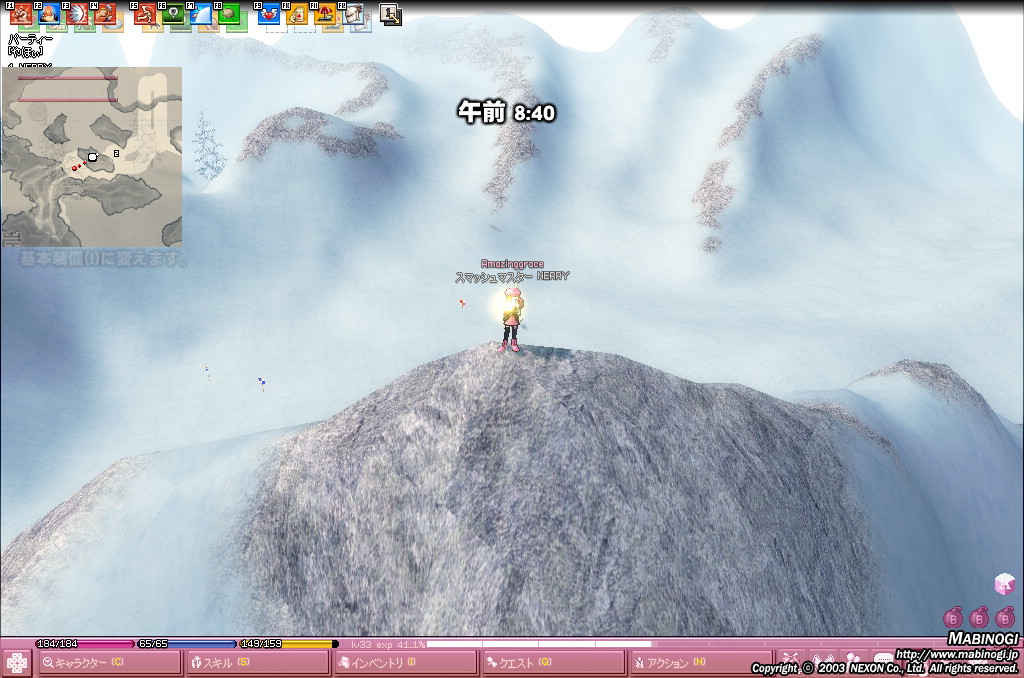1024x678 pixels.
Task: Use the F6 green skill icon
Action: 173,14
